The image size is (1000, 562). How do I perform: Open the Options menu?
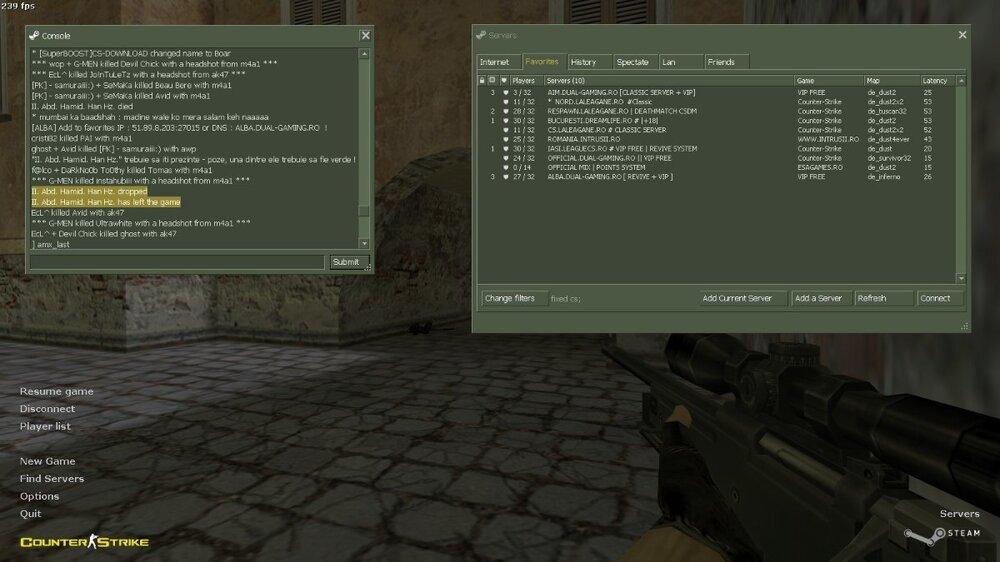pyautogui.click(x=39, y=496)
